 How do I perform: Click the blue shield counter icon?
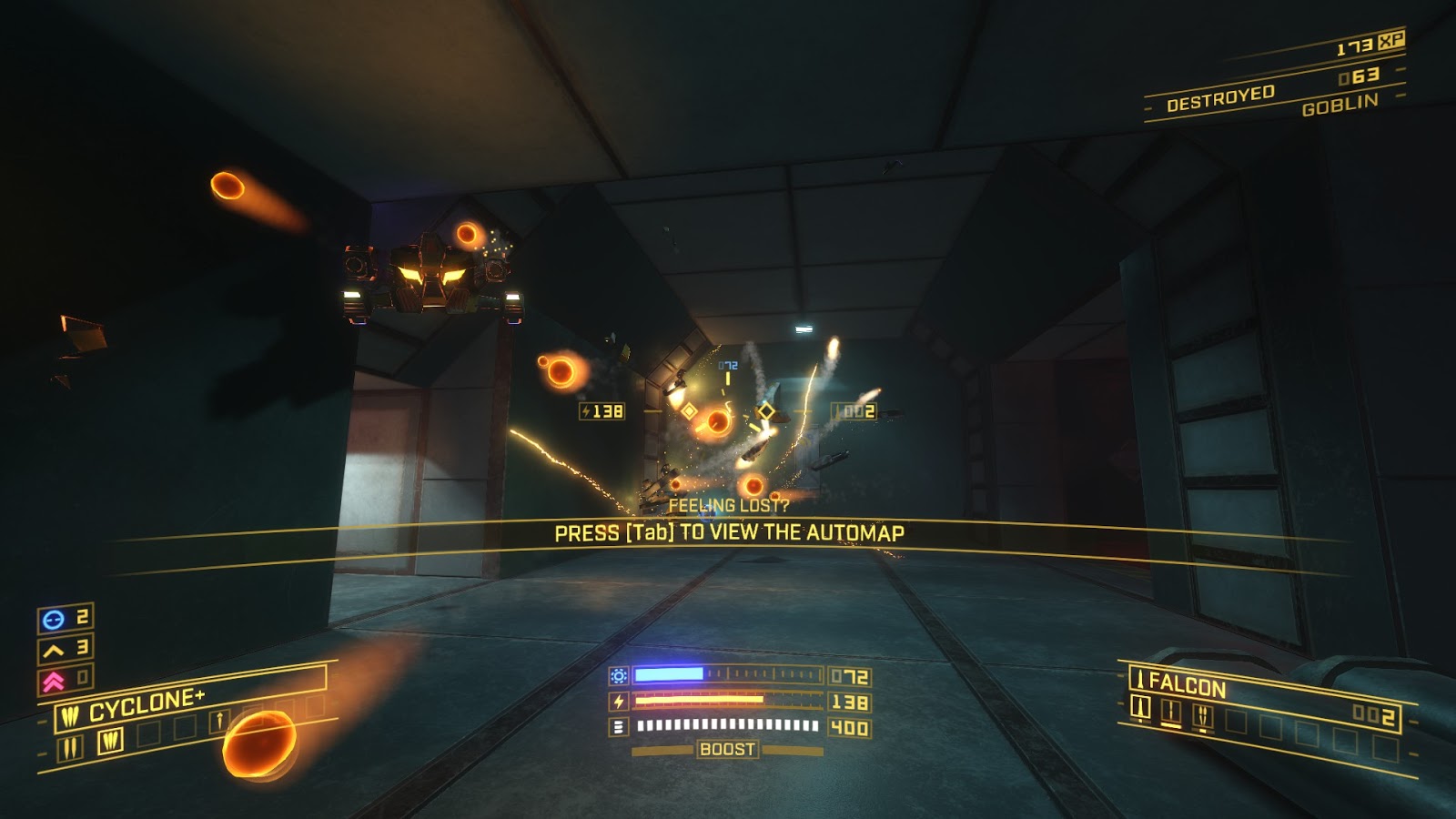coord(54,619)
